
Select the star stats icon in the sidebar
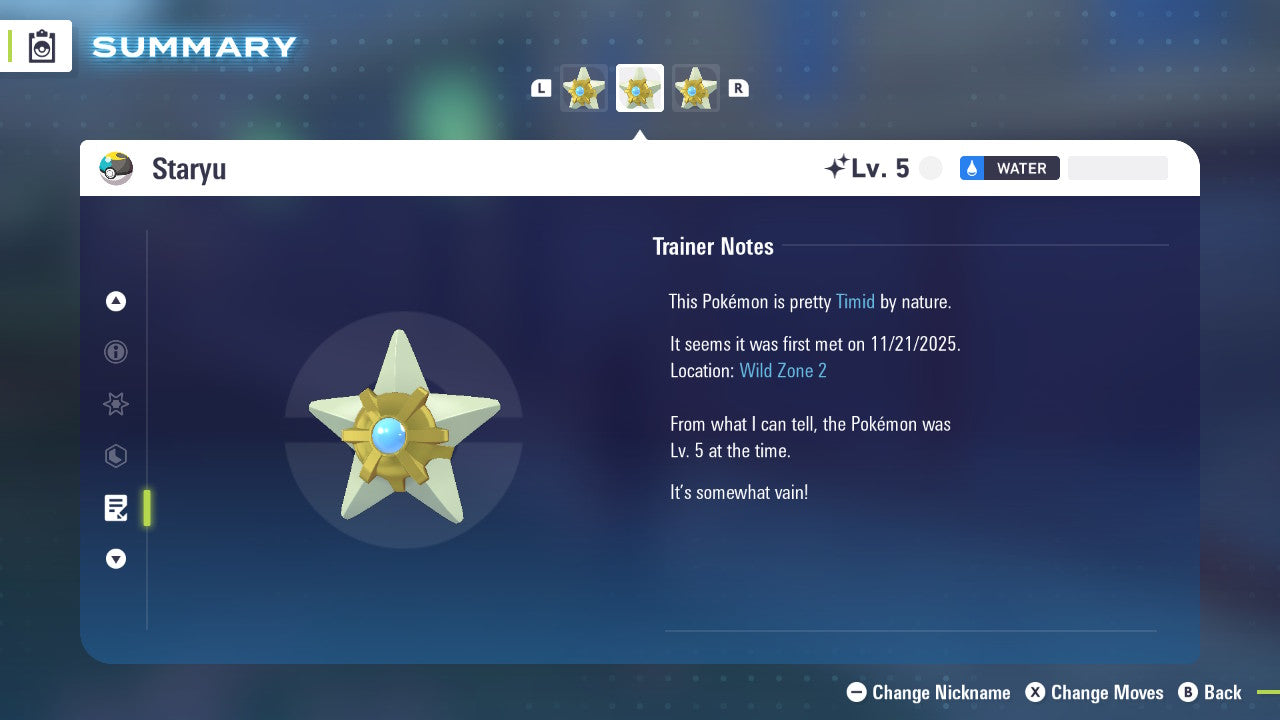point(116,404)
